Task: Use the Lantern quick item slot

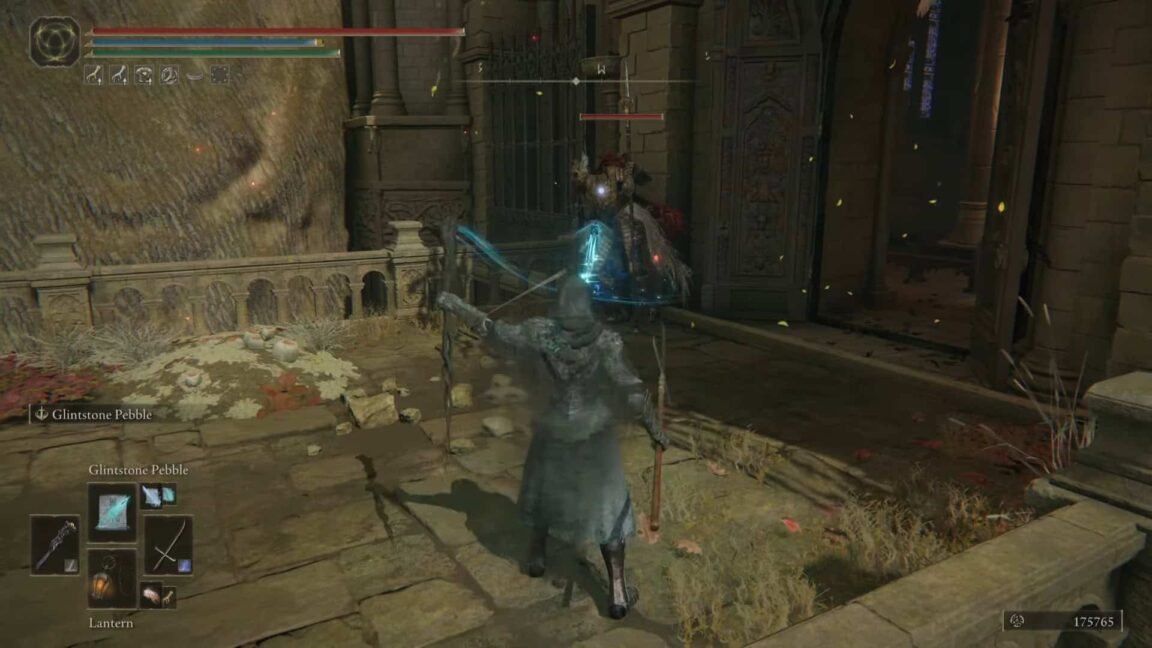Action: pyautogui.click(x=111, y=580)
